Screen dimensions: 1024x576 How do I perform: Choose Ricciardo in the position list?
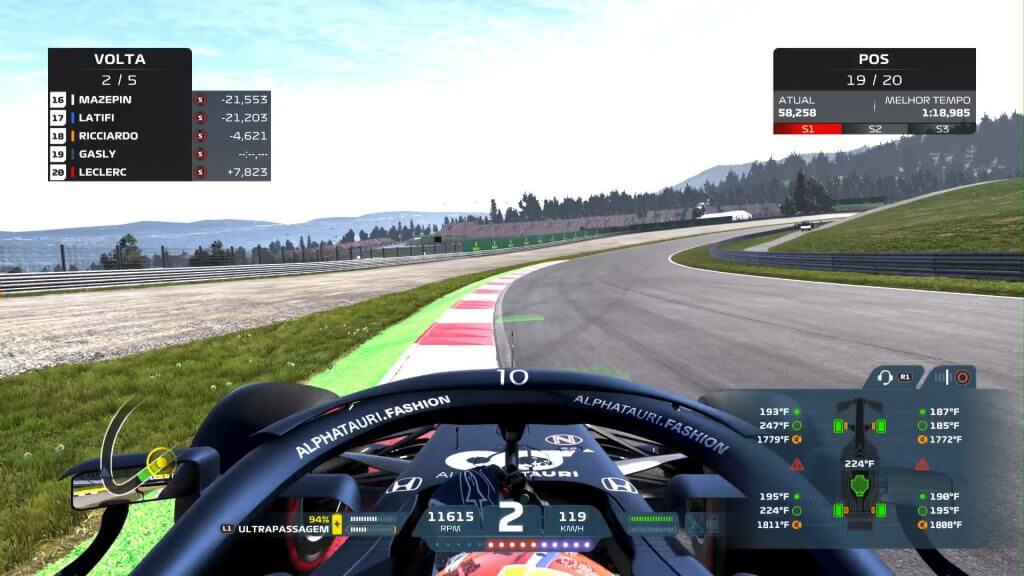pyautogui.click(x=120, y=136)
